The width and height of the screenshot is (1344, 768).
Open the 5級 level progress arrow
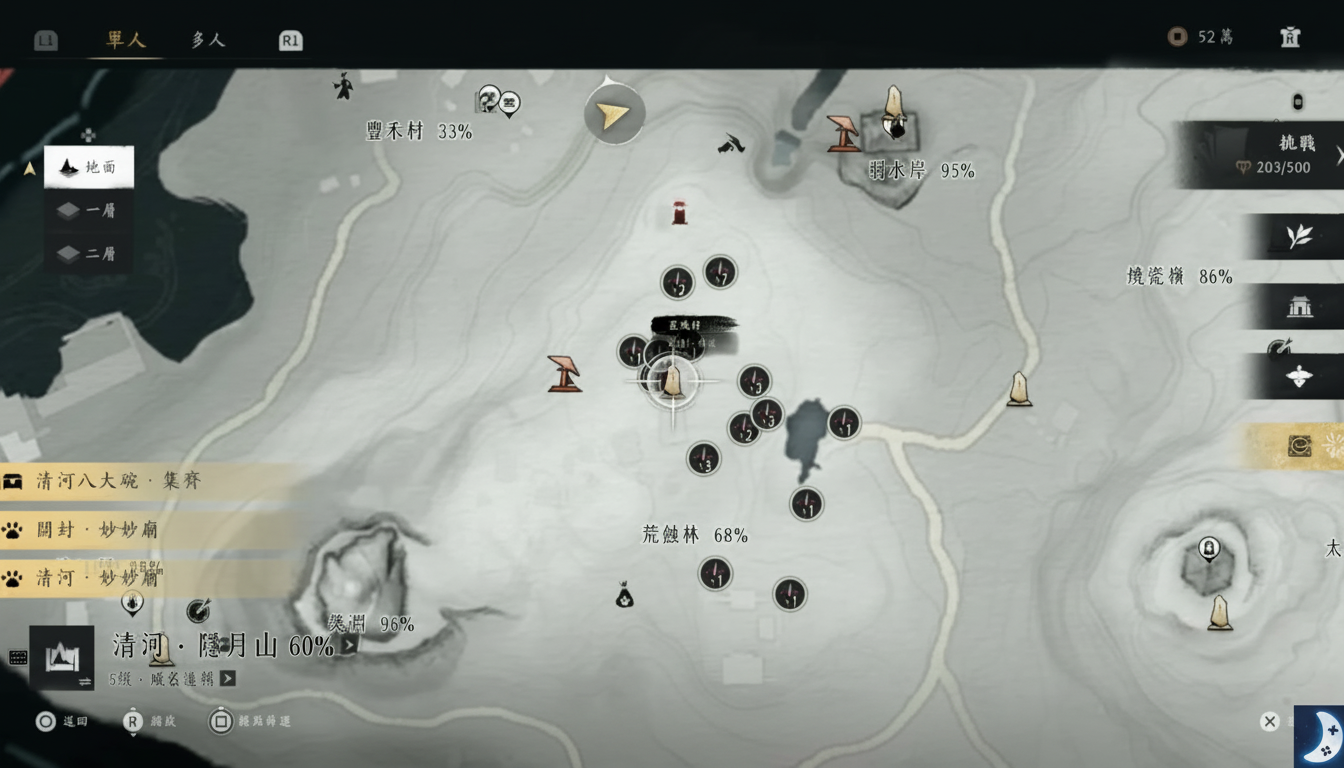tap(228, 680)
